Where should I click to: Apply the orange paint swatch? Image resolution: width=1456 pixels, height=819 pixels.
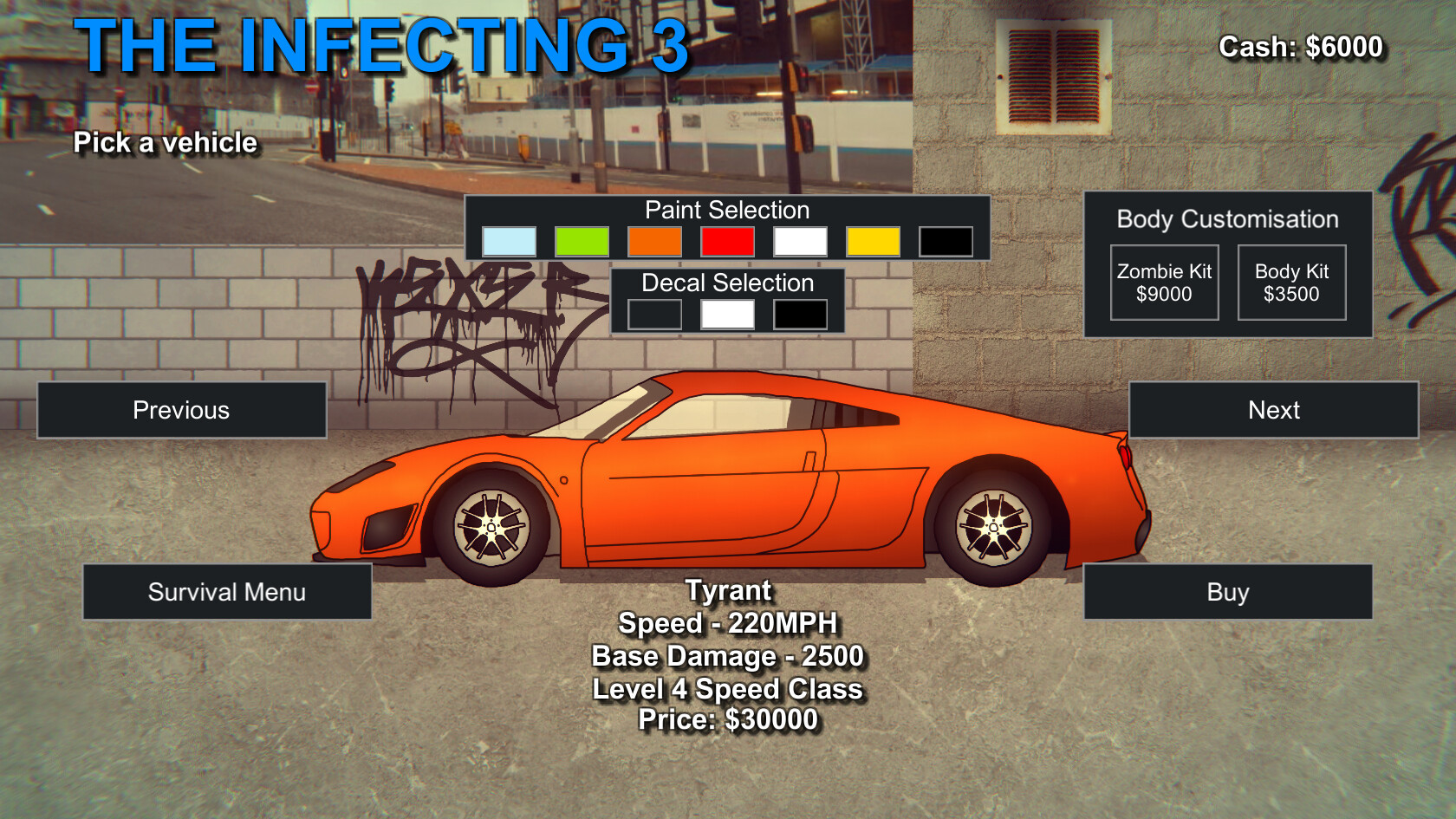click(x=654, y=241)
